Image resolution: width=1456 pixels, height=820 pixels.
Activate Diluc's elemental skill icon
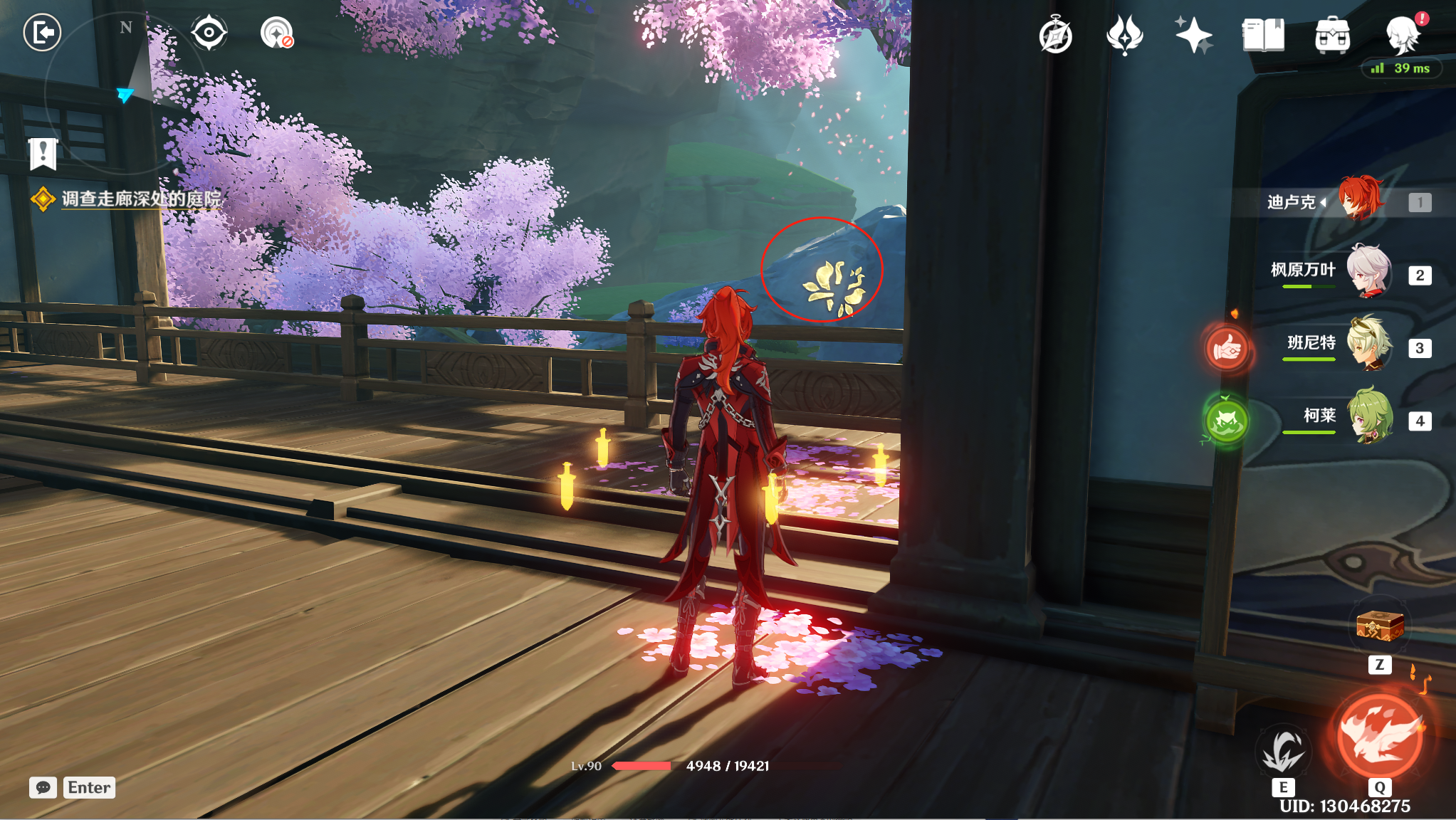point(1283,751)
